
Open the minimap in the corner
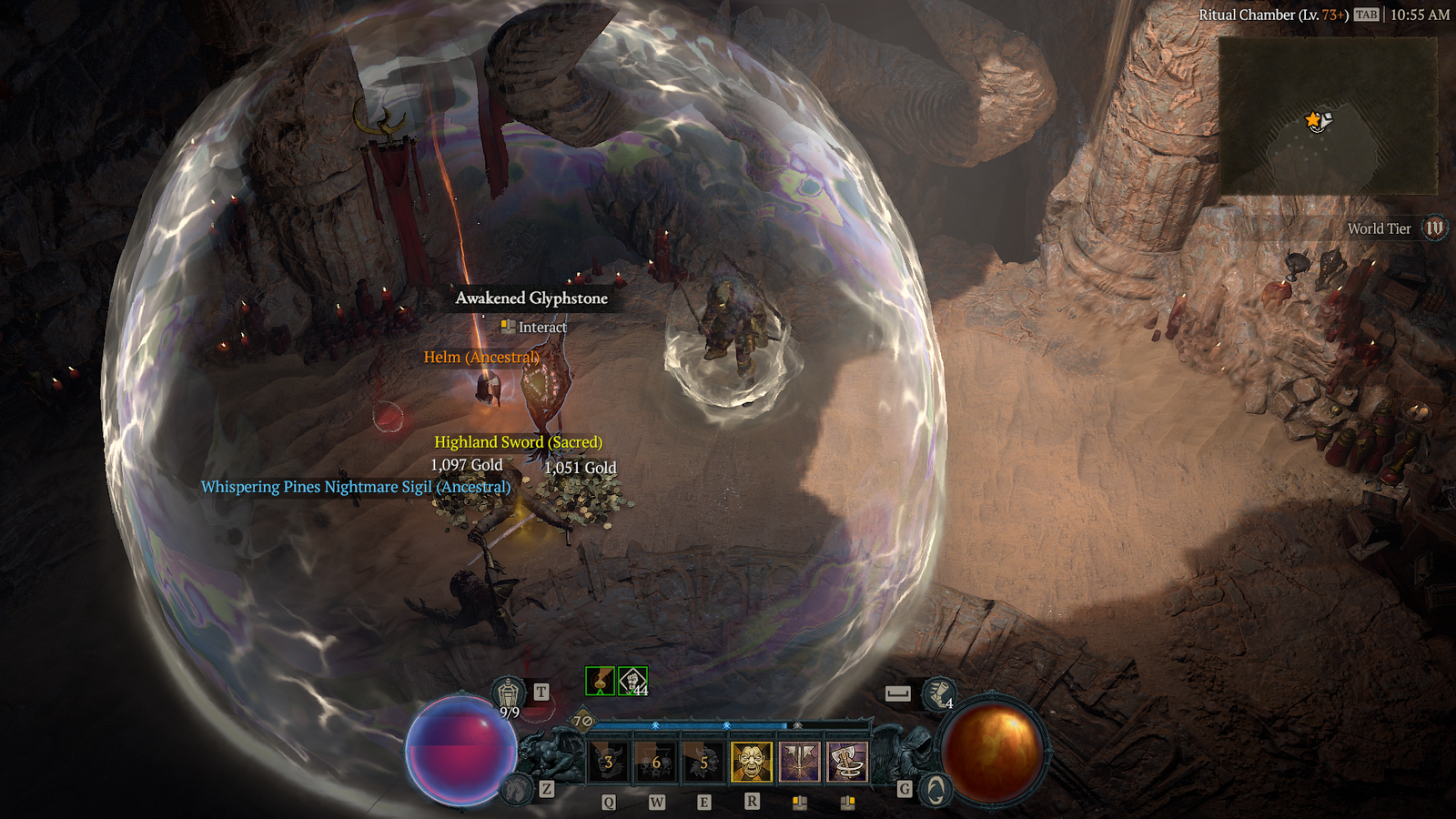click(1328, 116)
